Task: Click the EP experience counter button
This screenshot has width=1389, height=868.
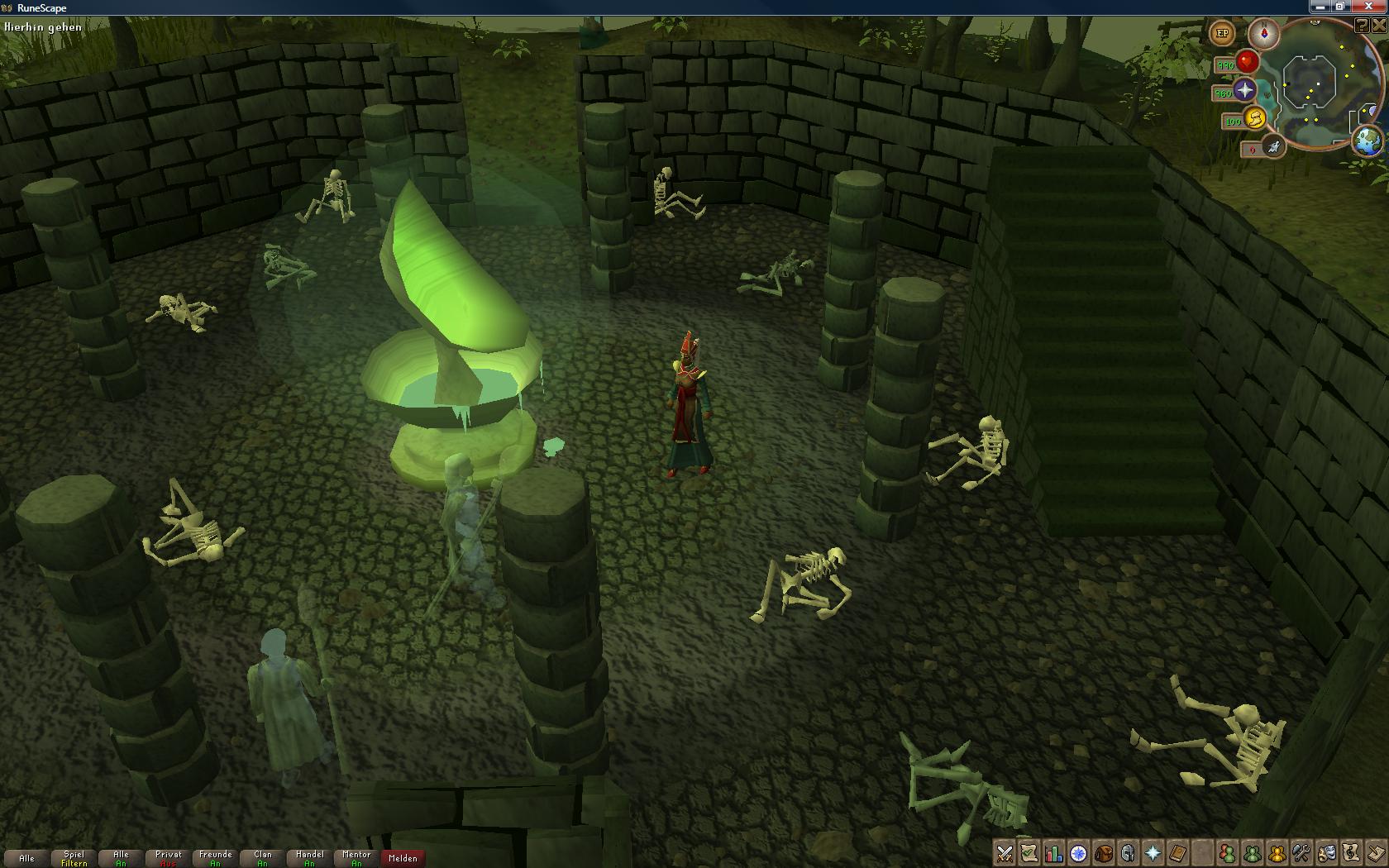Action: [x=1222, y=34]
